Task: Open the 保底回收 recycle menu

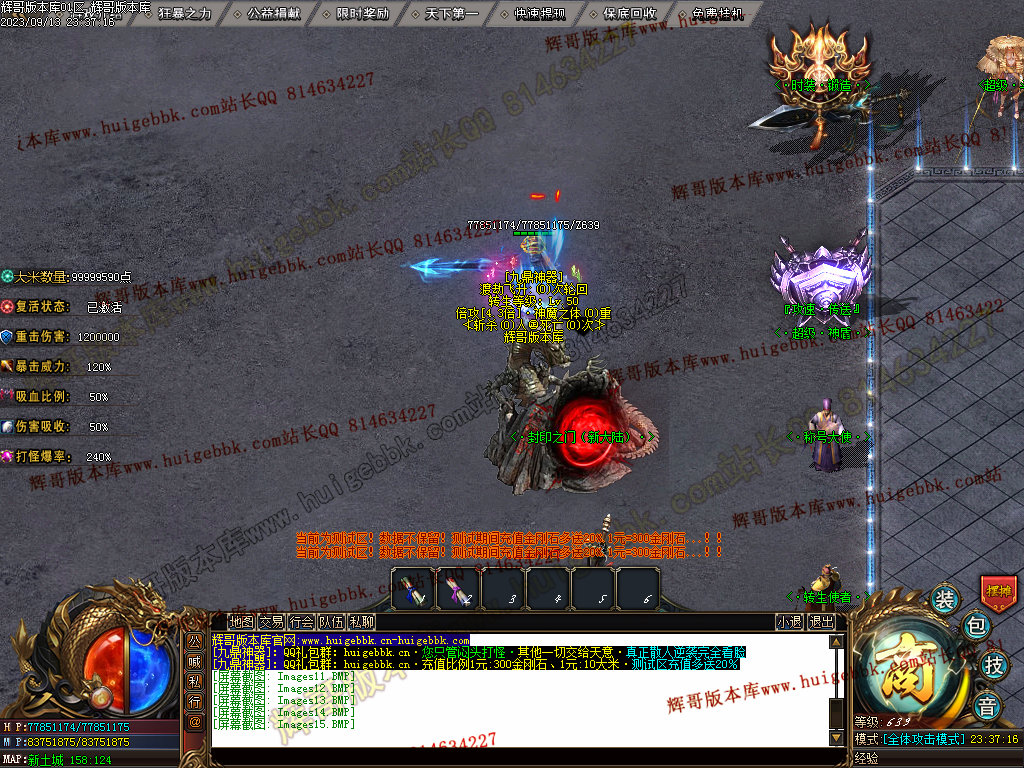Action: click(630, 14)
